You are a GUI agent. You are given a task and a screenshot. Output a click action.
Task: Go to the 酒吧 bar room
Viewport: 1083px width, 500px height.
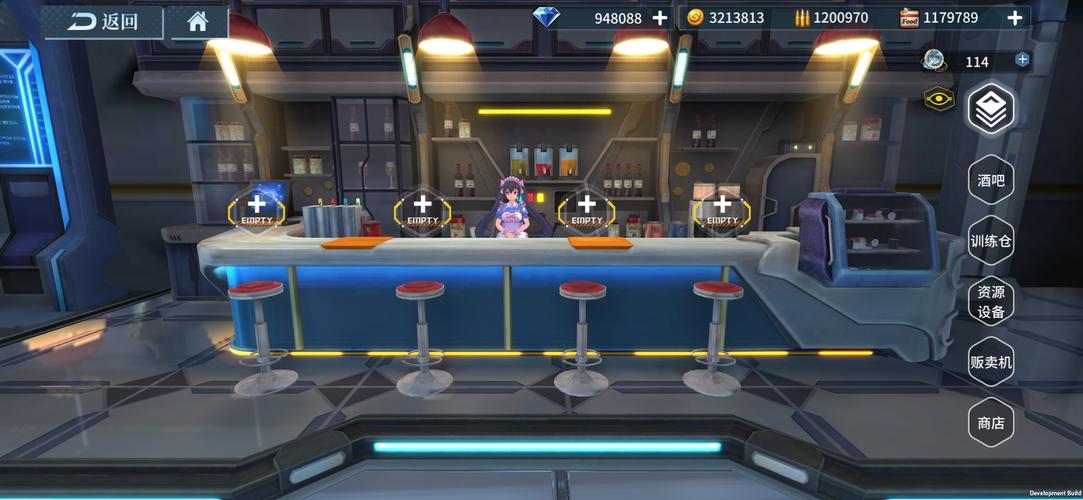991,181
